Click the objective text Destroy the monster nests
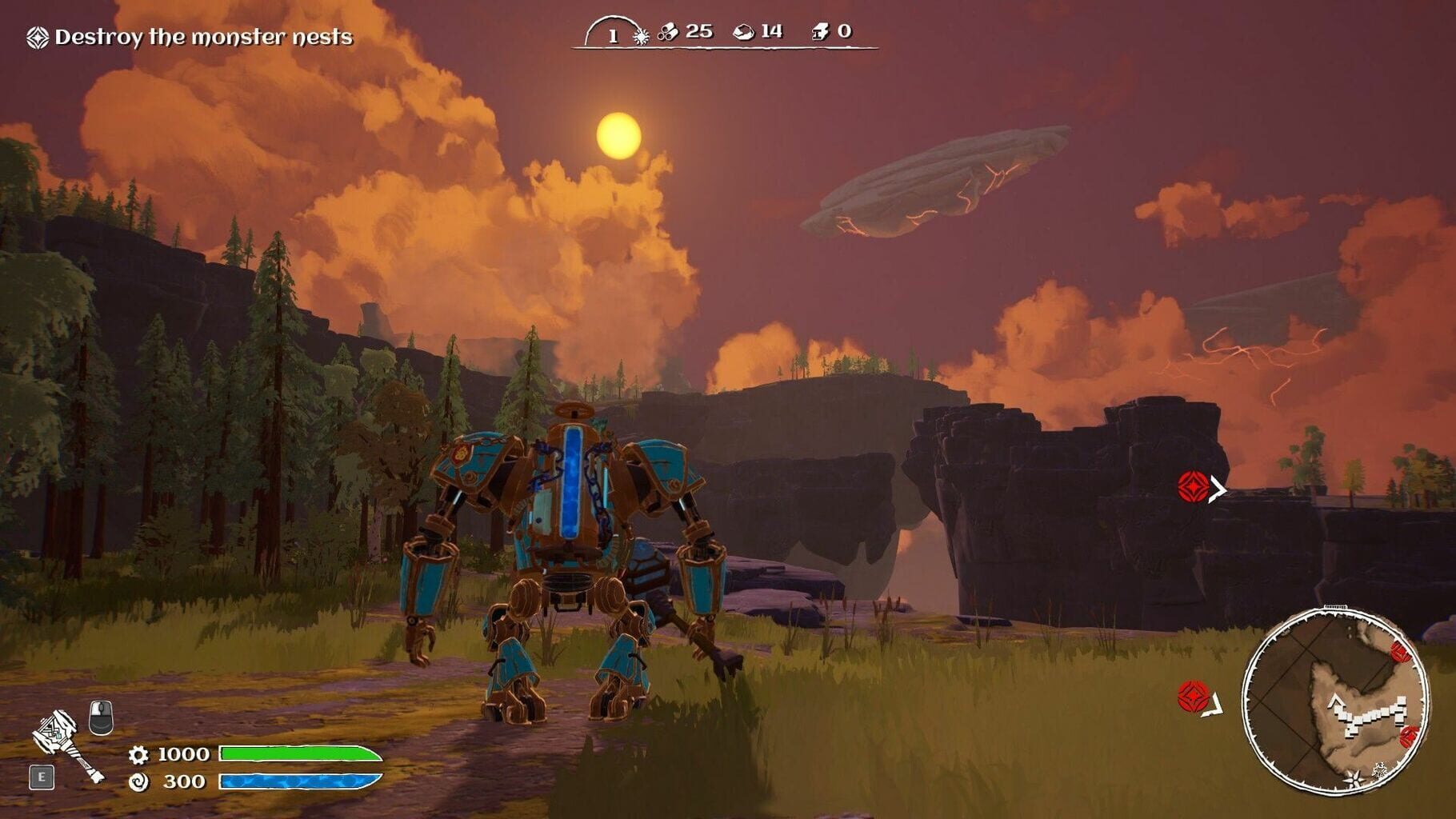Viewport: 1456px width, 819px height. (204, 35)
